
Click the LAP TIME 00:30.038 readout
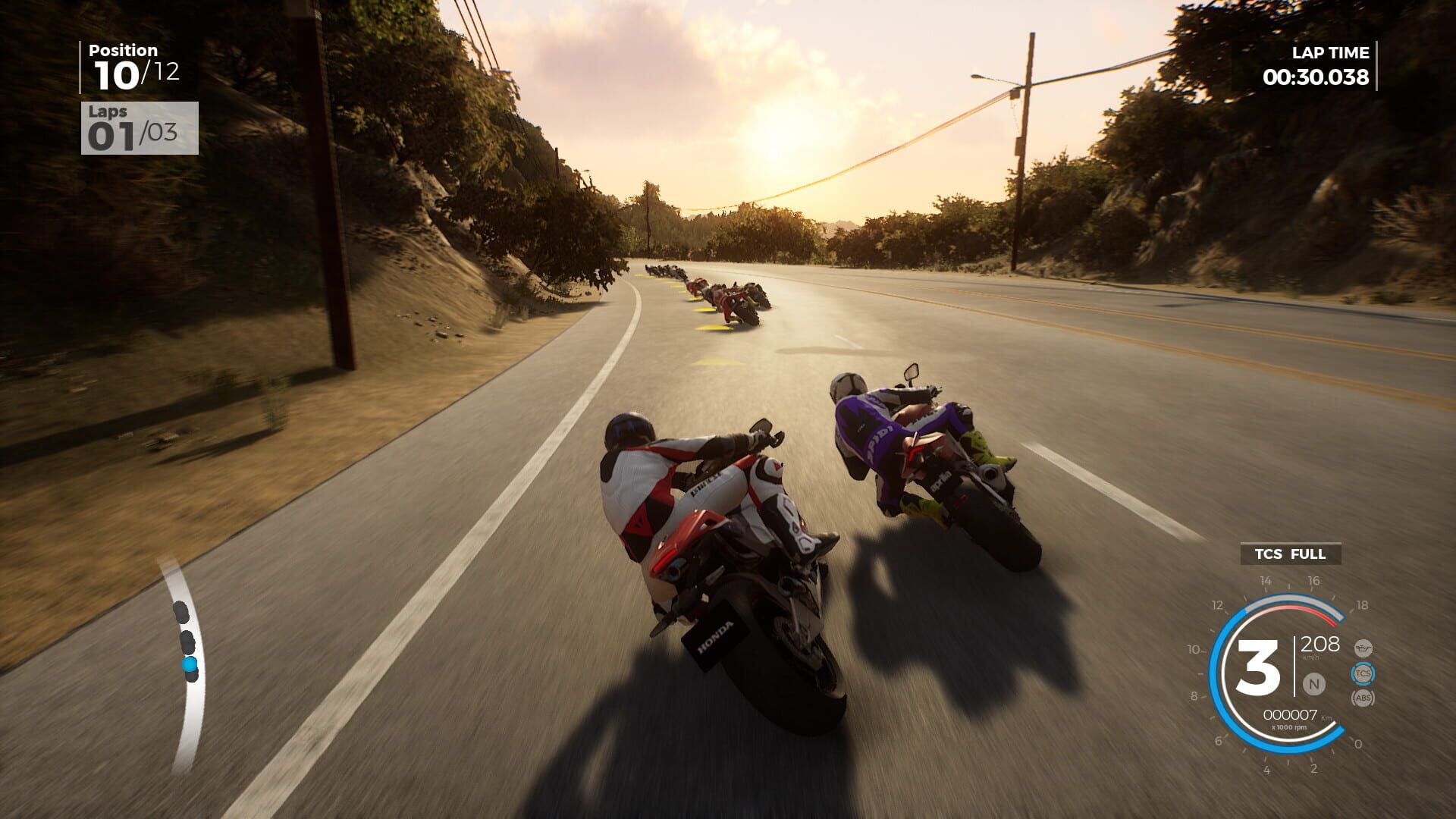coord(1317,76)
